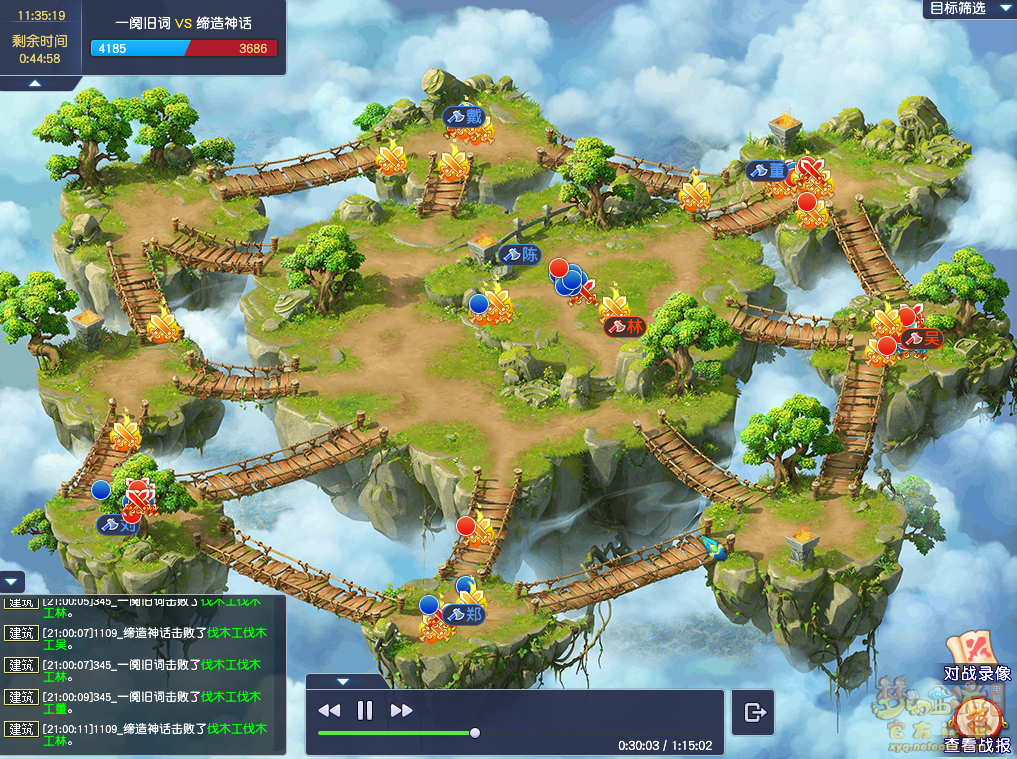
Task: Collapse the score panel using its up arrow
Action: tap(34, 83)
